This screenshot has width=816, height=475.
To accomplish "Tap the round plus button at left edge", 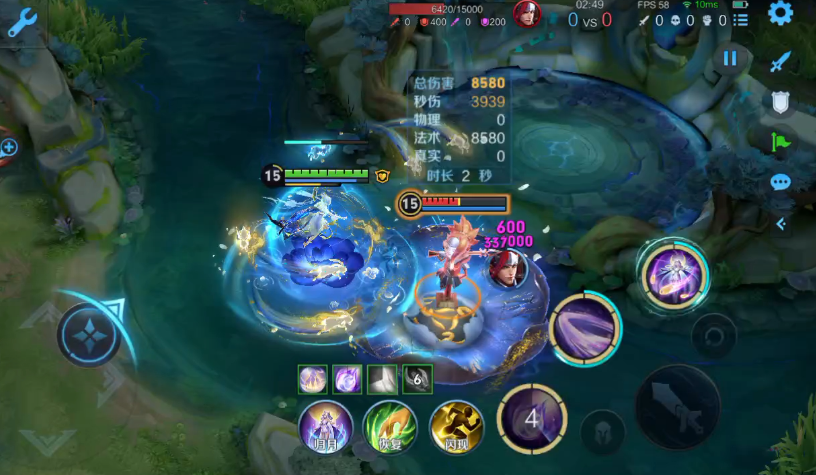I will tap(9, 148).
